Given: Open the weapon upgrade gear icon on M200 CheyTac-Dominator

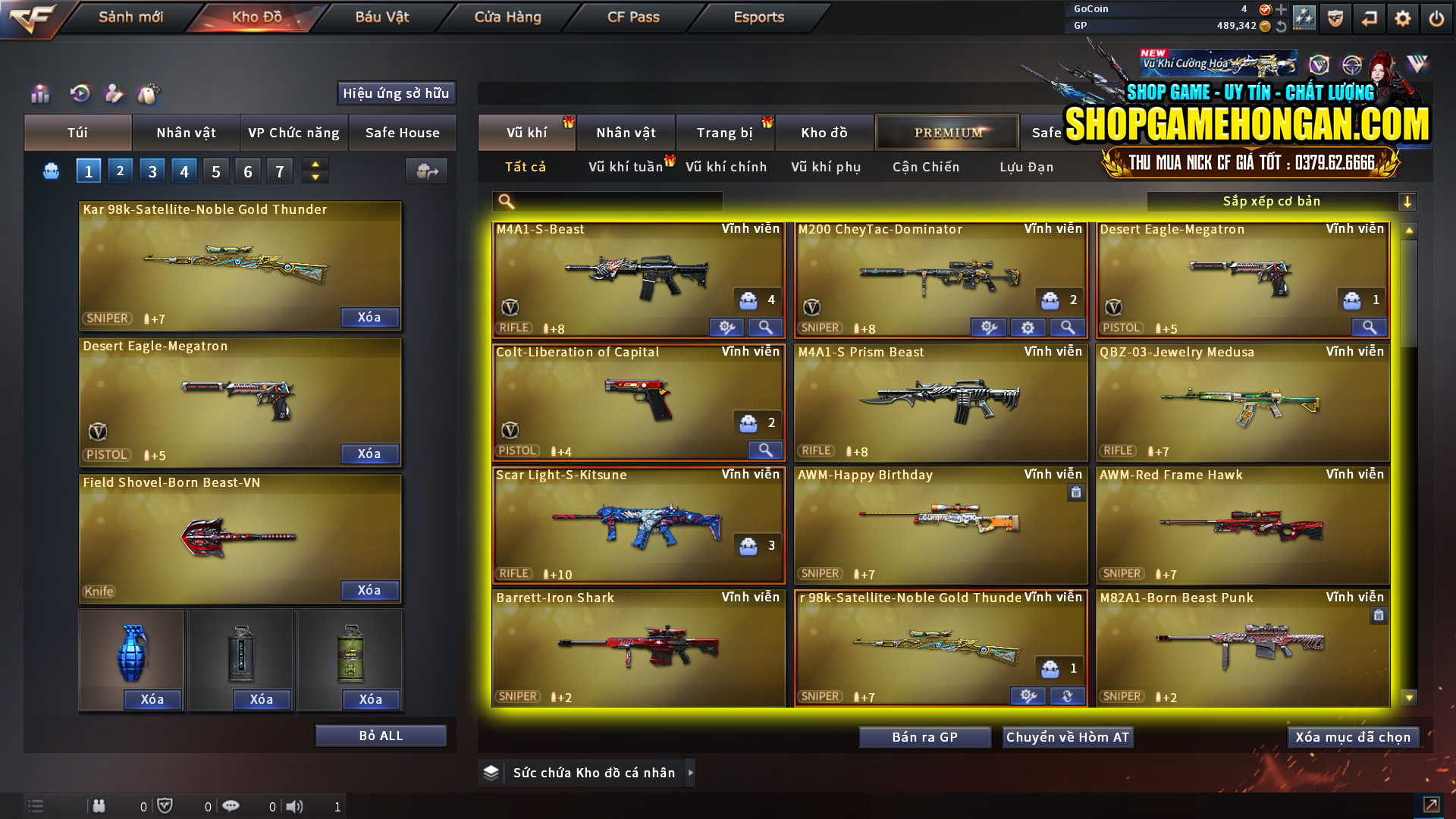Looking at the screenshot, I should pos(1028,327).
